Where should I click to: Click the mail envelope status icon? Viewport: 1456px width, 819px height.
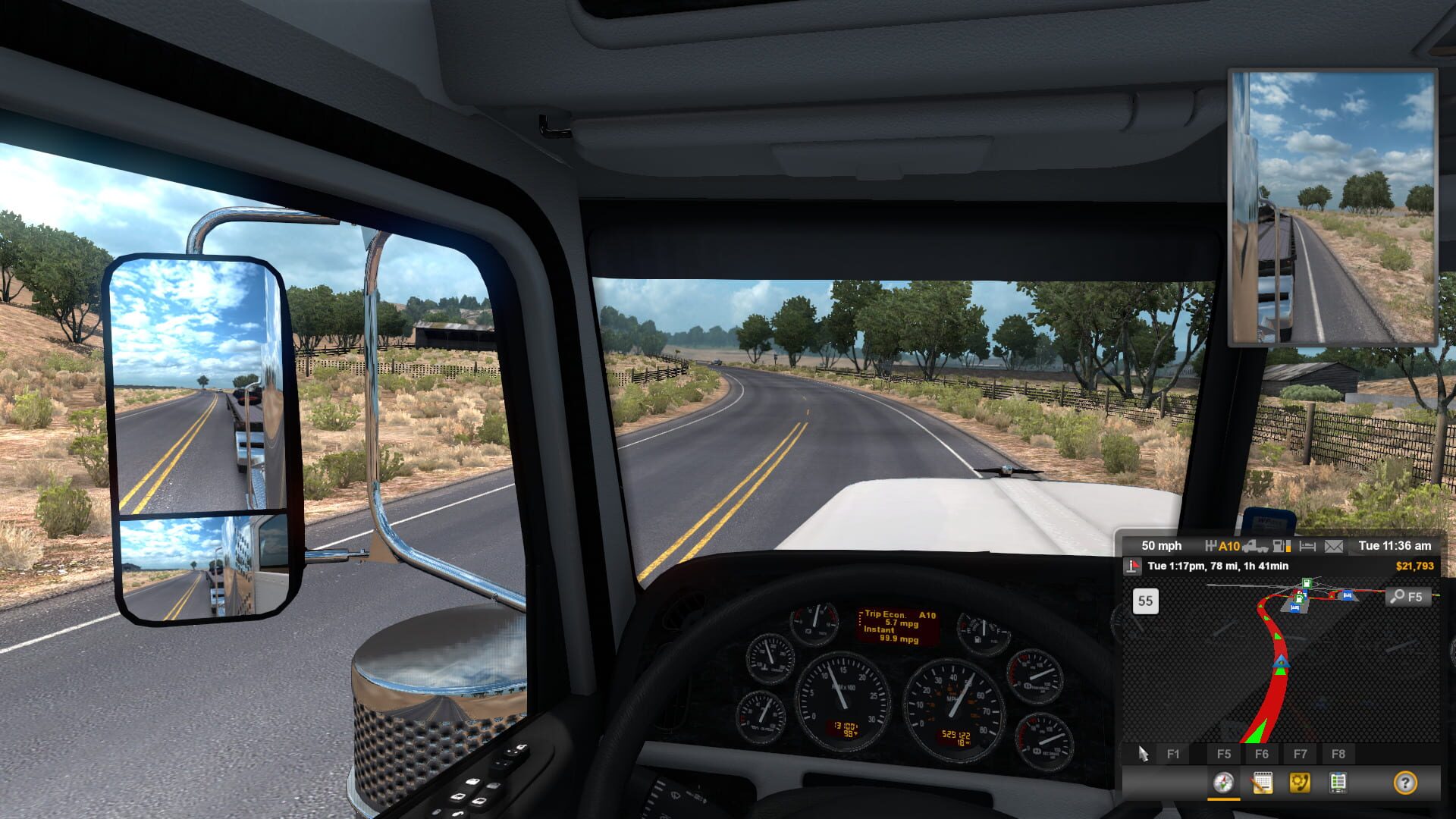coord(1334,547)
